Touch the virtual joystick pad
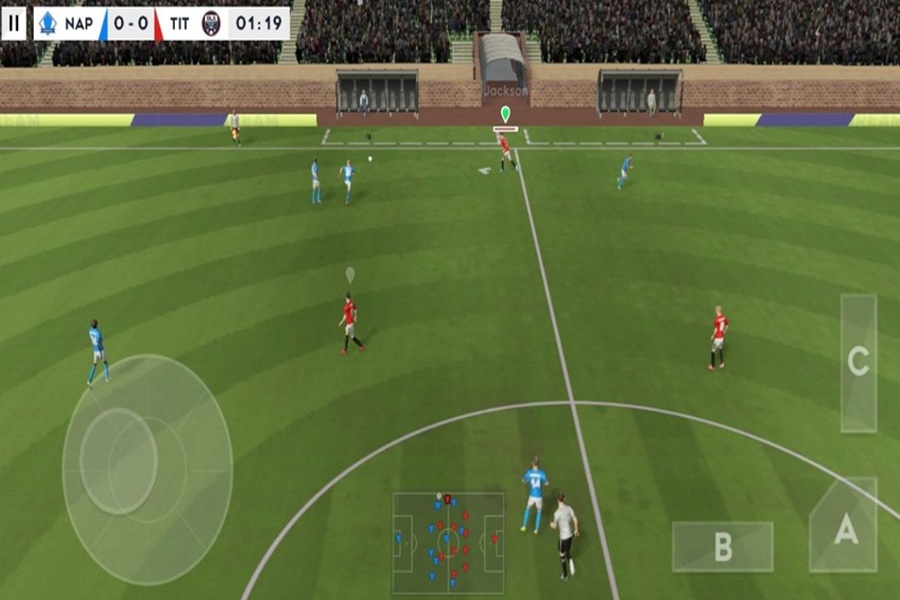The image size is (900, 600). (147, 468)
